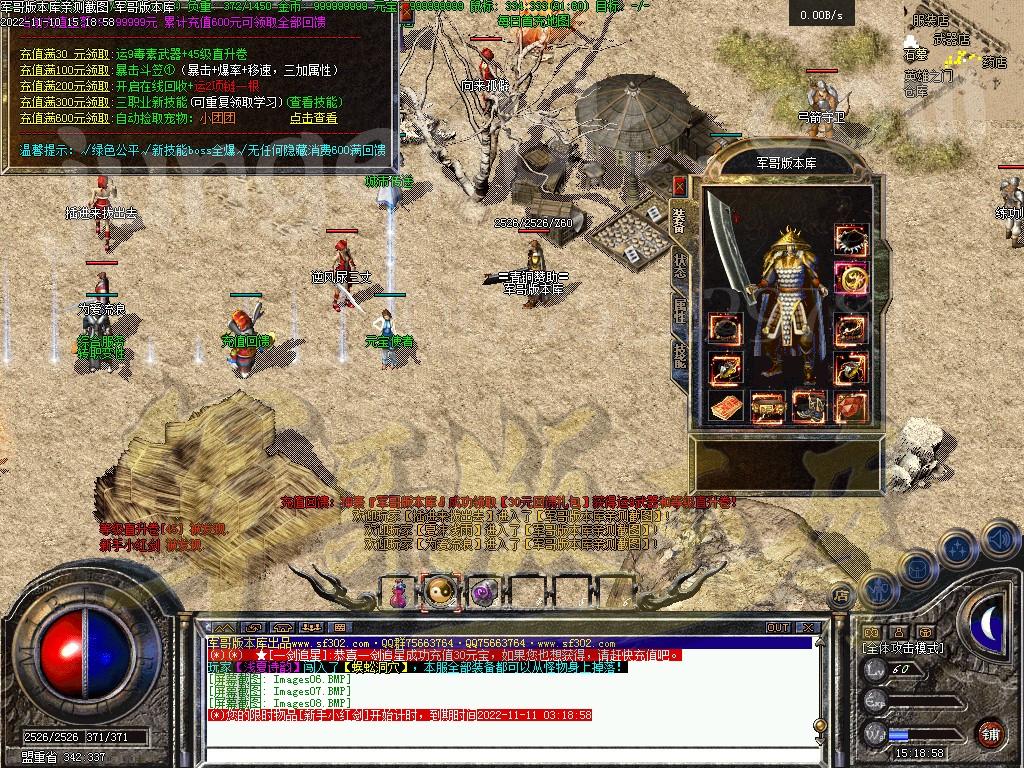
Task: Open the 店 shop button
Action: (x=841, y=596)
